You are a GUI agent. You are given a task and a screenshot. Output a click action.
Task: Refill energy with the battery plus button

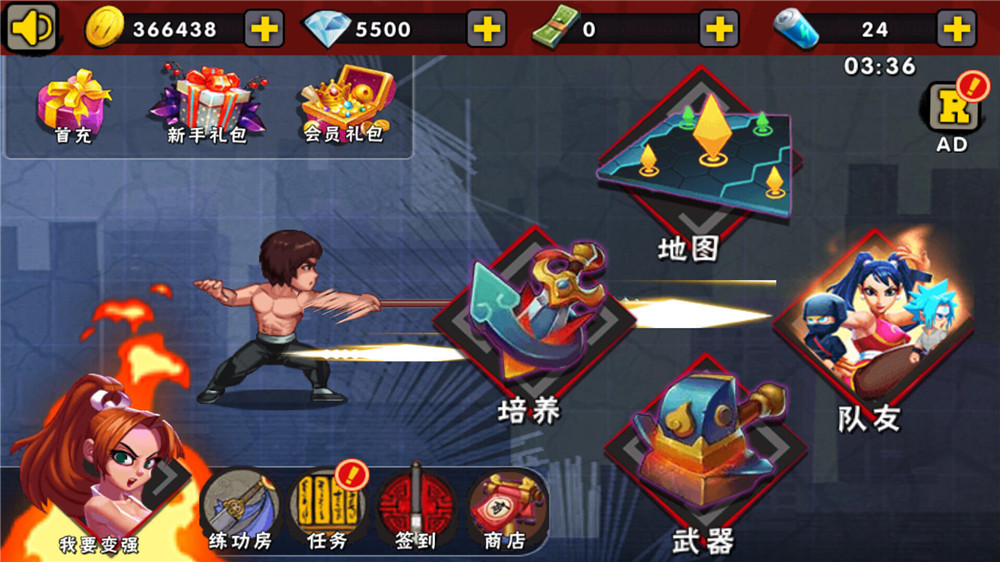tap(956, 29)
